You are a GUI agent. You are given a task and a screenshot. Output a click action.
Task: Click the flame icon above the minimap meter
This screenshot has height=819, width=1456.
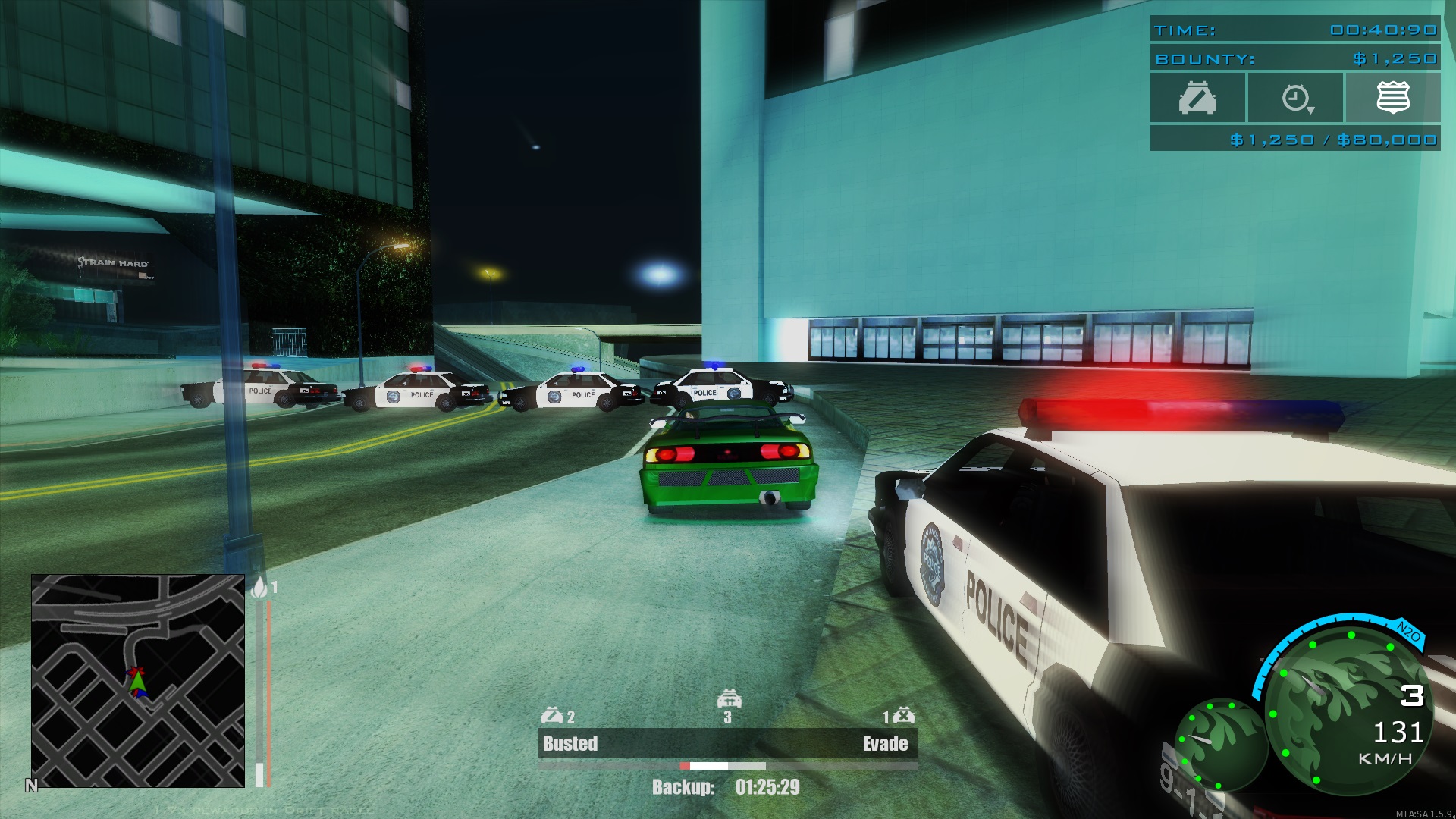259,588
